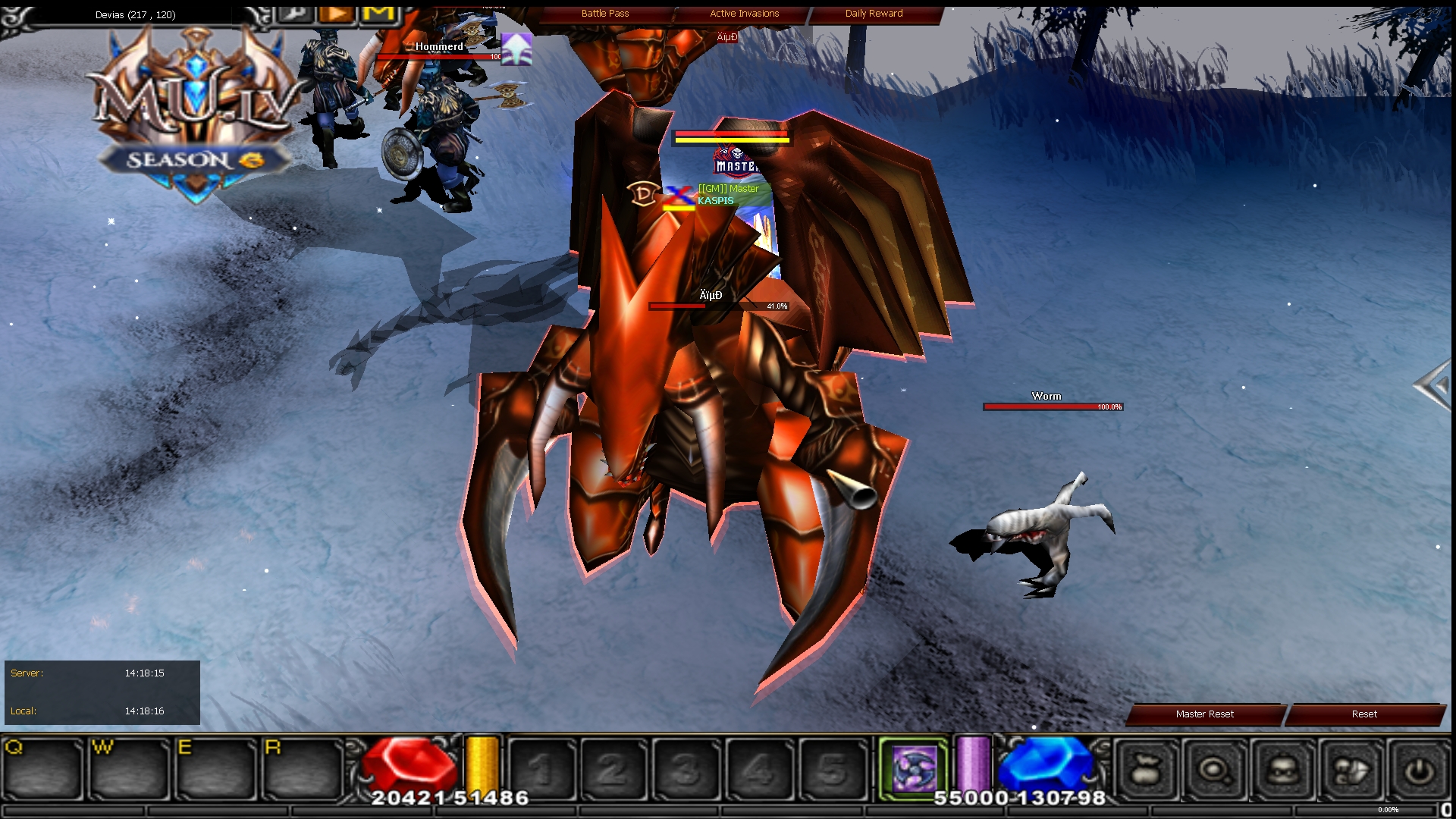Open the Active Invasions menu
The height and width of the screenshot is (819, 1456).
point(743,13)
